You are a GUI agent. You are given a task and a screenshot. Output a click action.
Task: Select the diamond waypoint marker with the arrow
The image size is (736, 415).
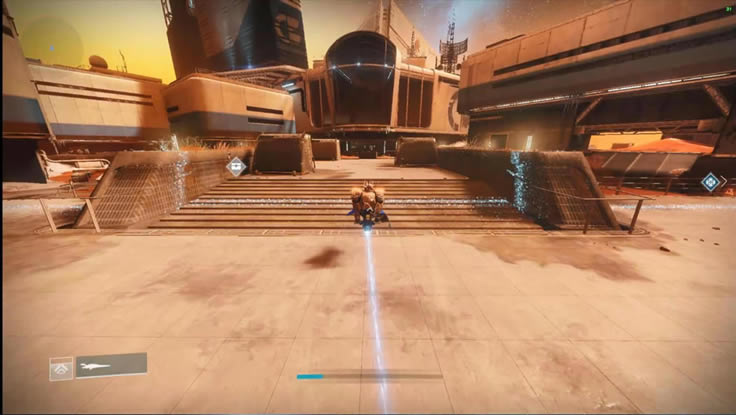click(710, 182)
